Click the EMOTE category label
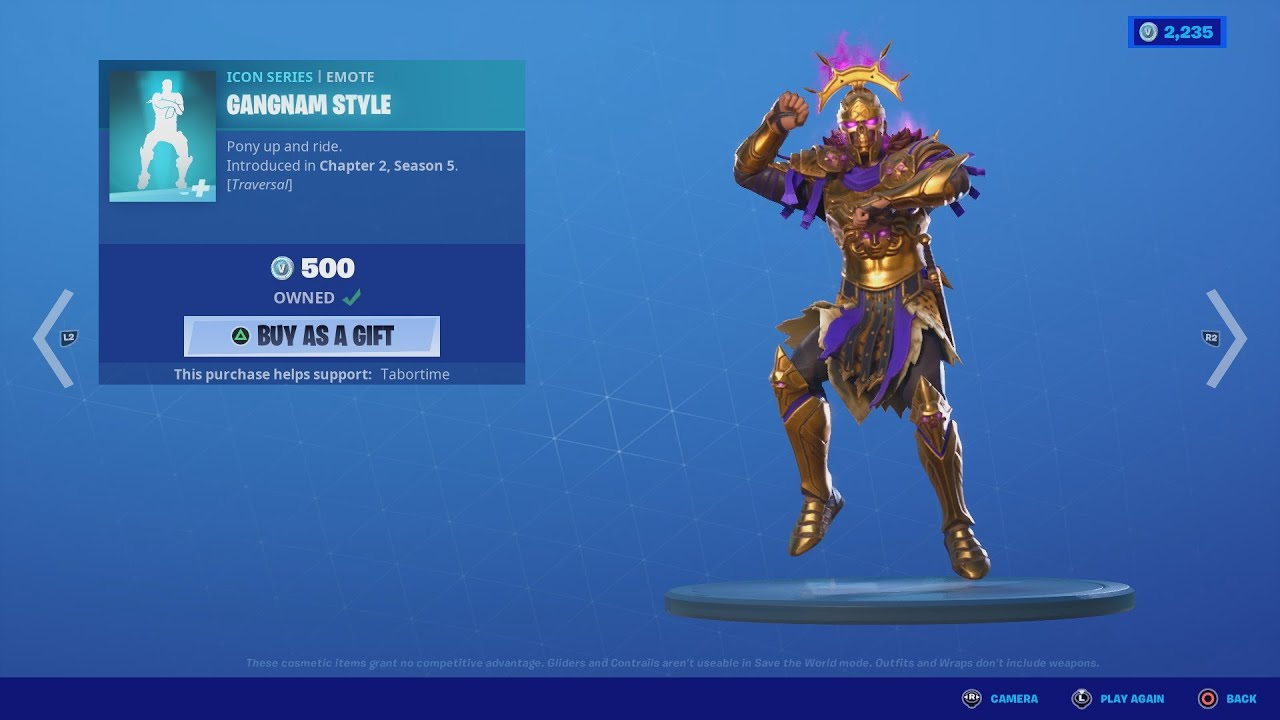 click(351, 76)
